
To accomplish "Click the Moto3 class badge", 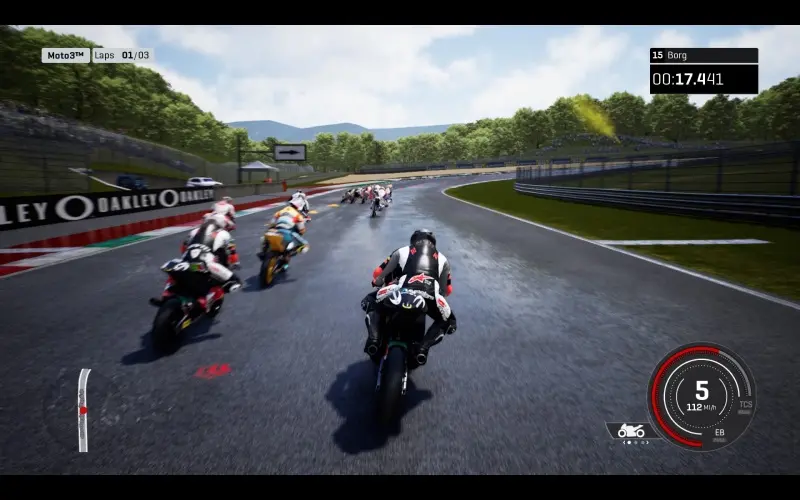I will [65, 55].
